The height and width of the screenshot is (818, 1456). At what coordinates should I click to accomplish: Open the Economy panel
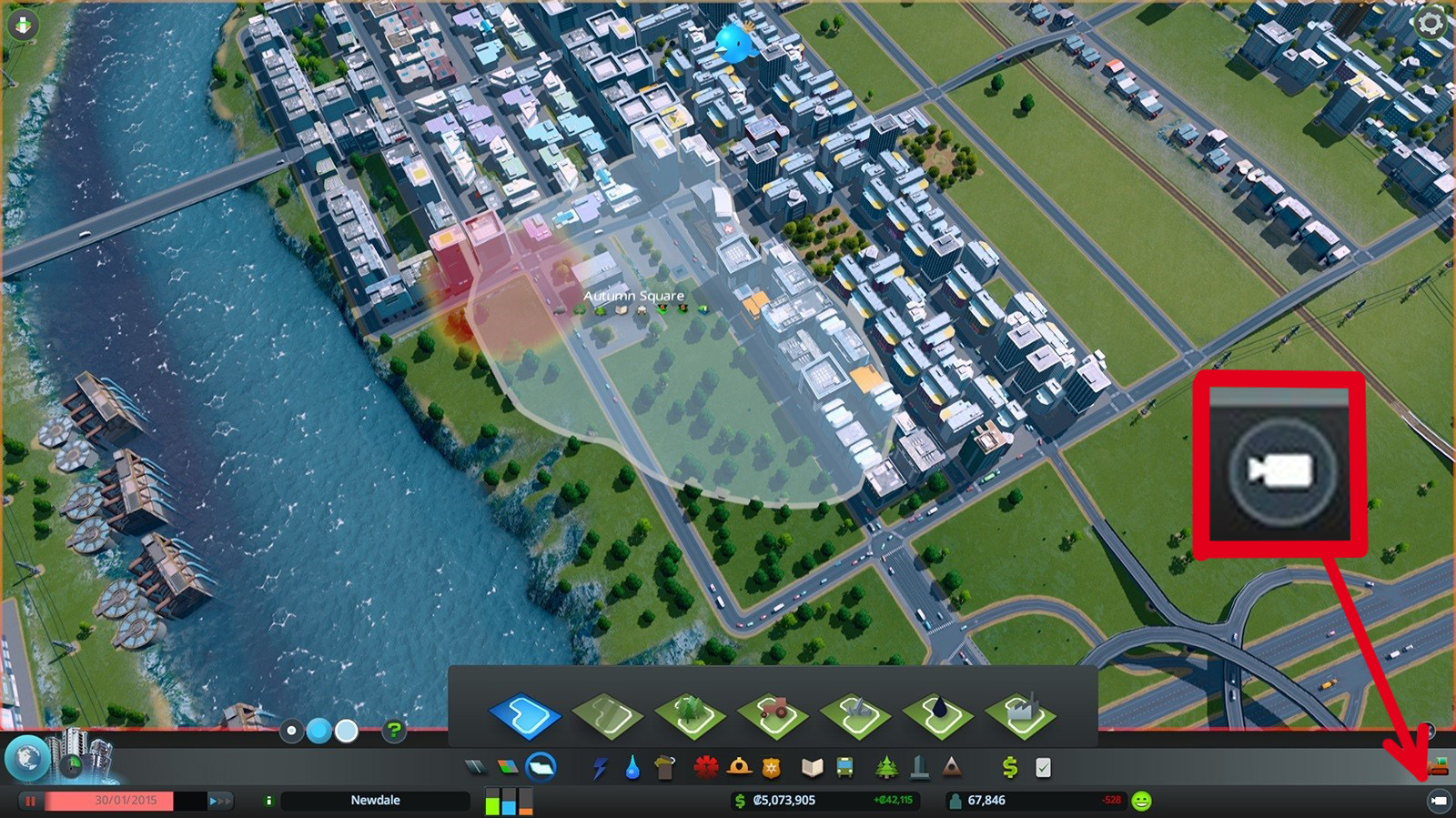click(x=1007, y=767)
